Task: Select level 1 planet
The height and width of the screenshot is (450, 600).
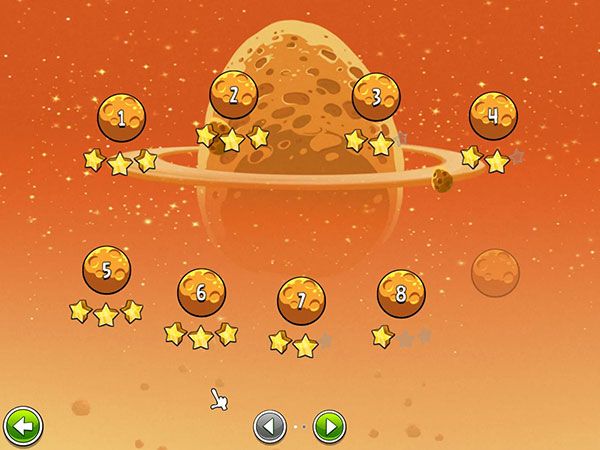Action: (121, 119)
